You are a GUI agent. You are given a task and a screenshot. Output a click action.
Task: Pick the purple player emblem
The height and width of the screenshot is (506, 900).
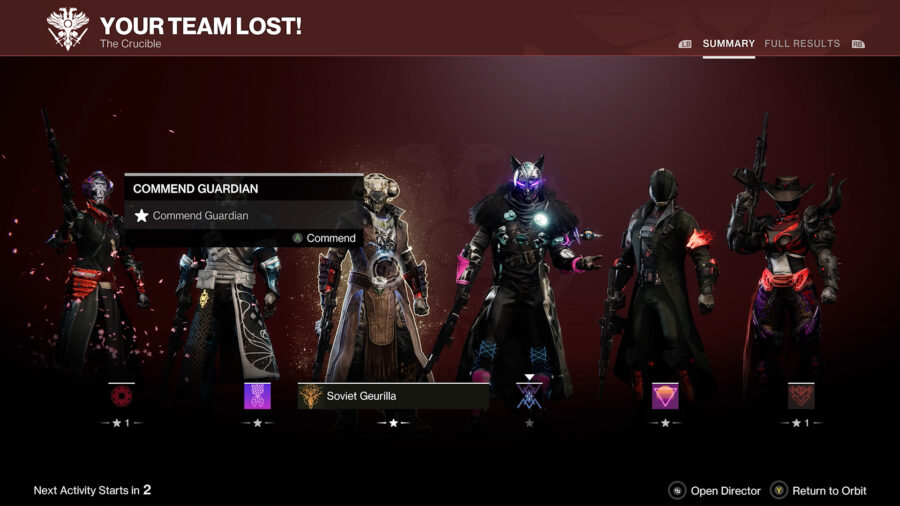tap(257, 396)
